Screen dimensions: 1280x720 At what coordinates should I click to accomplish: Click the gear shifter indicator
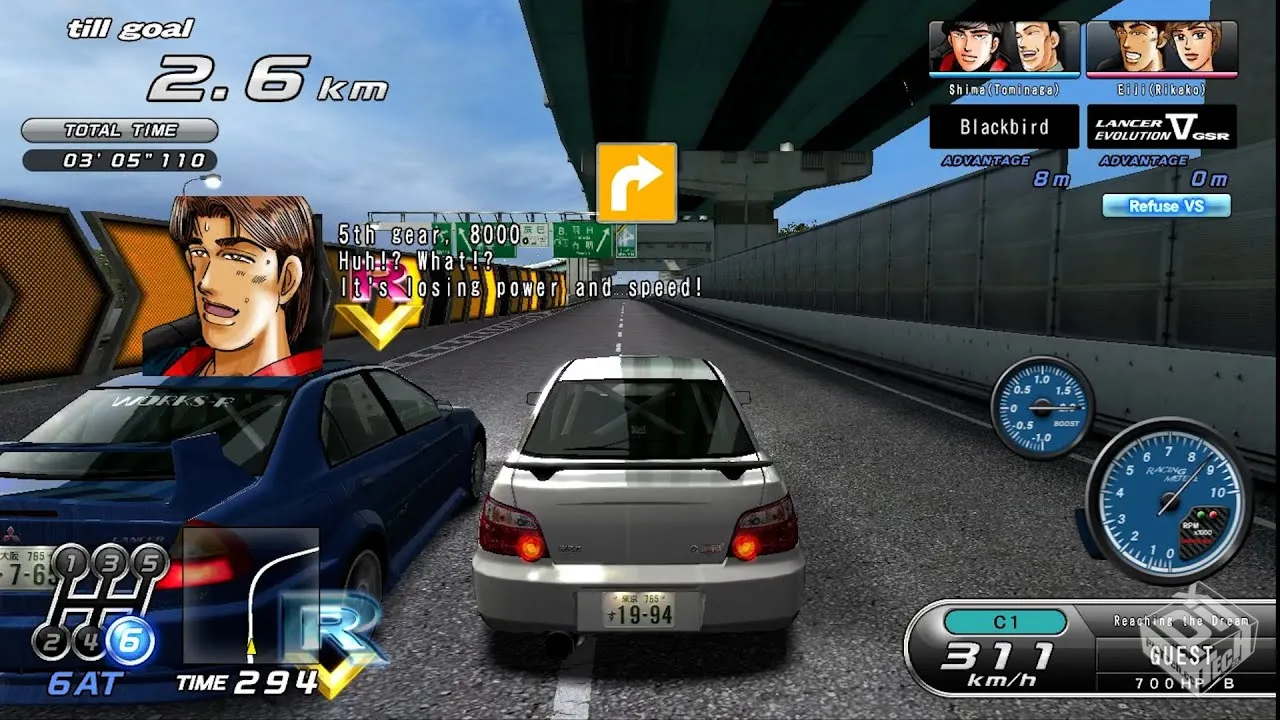click(x=98, y=605)
